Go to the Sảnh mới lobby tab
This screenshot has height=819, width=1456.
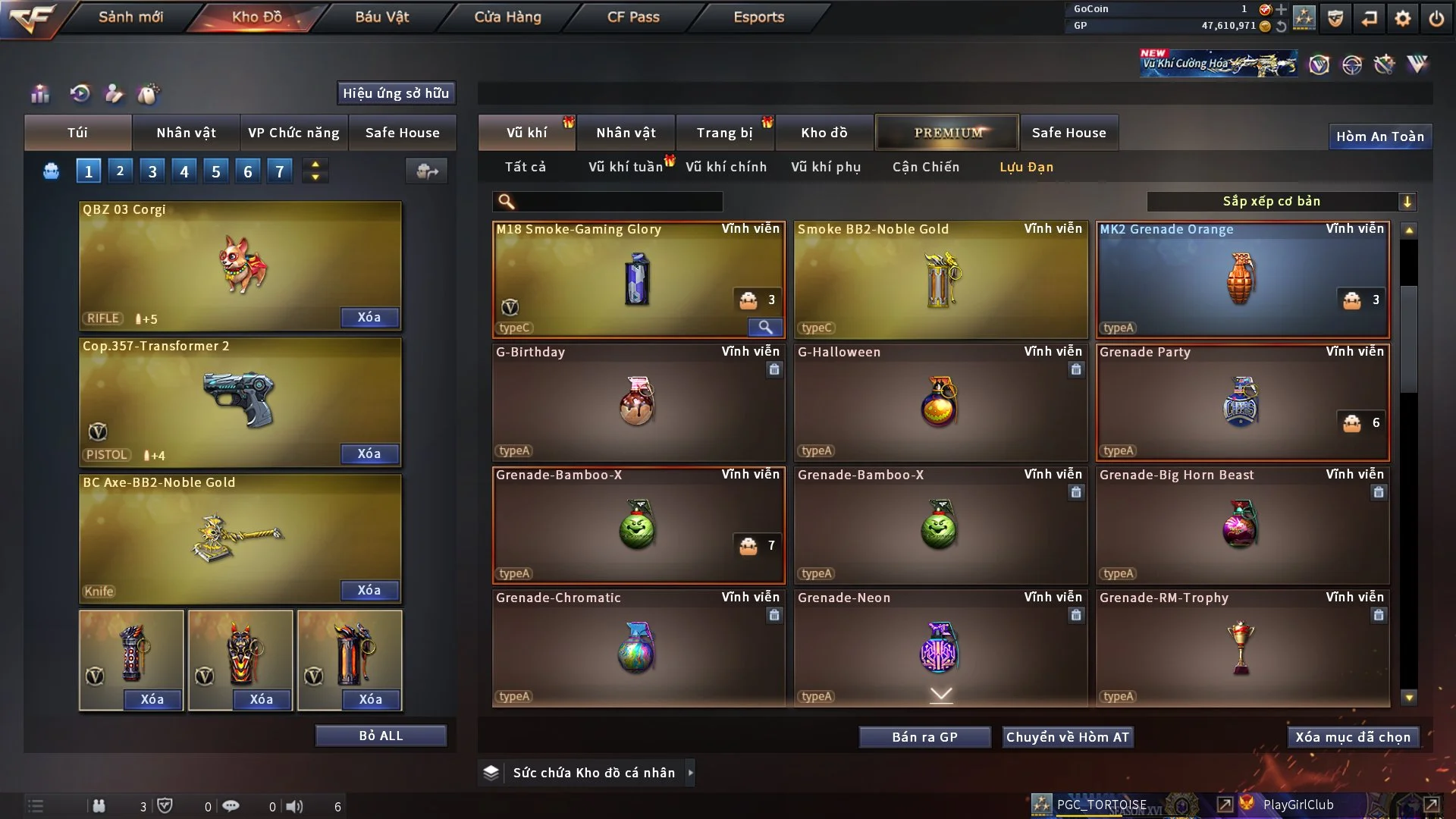click(x=130, y=17)
